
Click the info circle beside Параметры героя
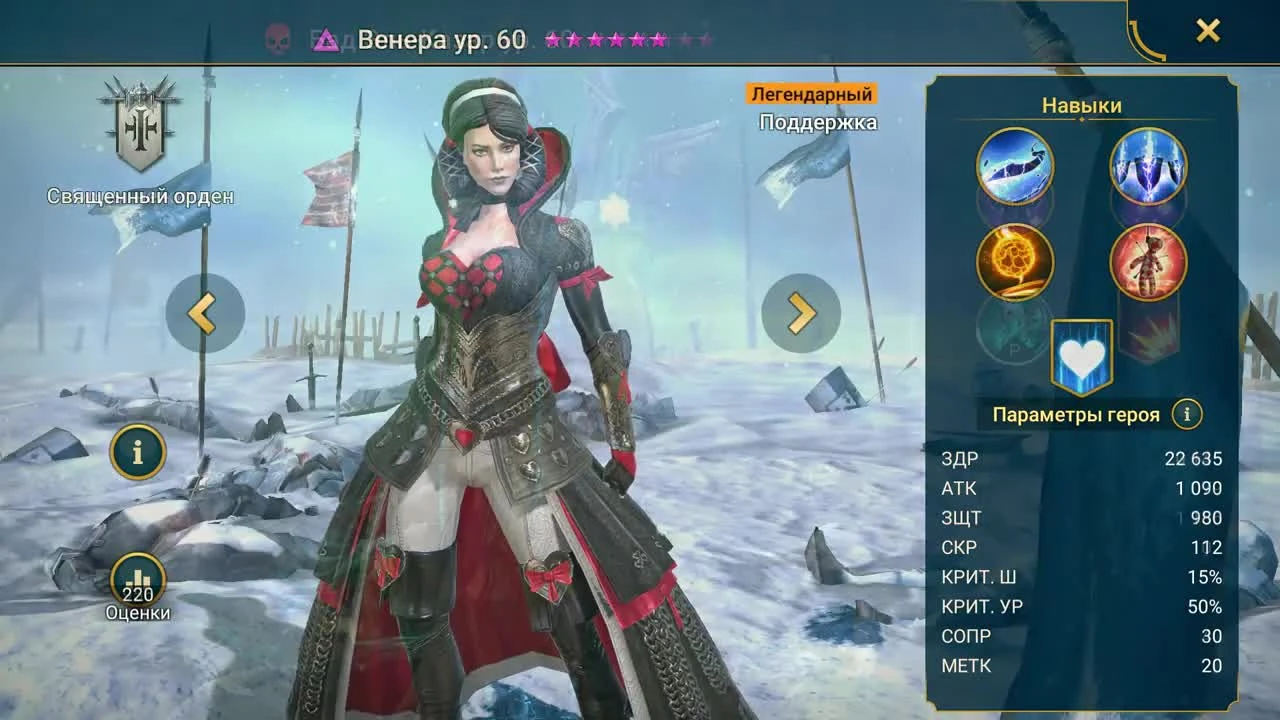[1188, 413]
